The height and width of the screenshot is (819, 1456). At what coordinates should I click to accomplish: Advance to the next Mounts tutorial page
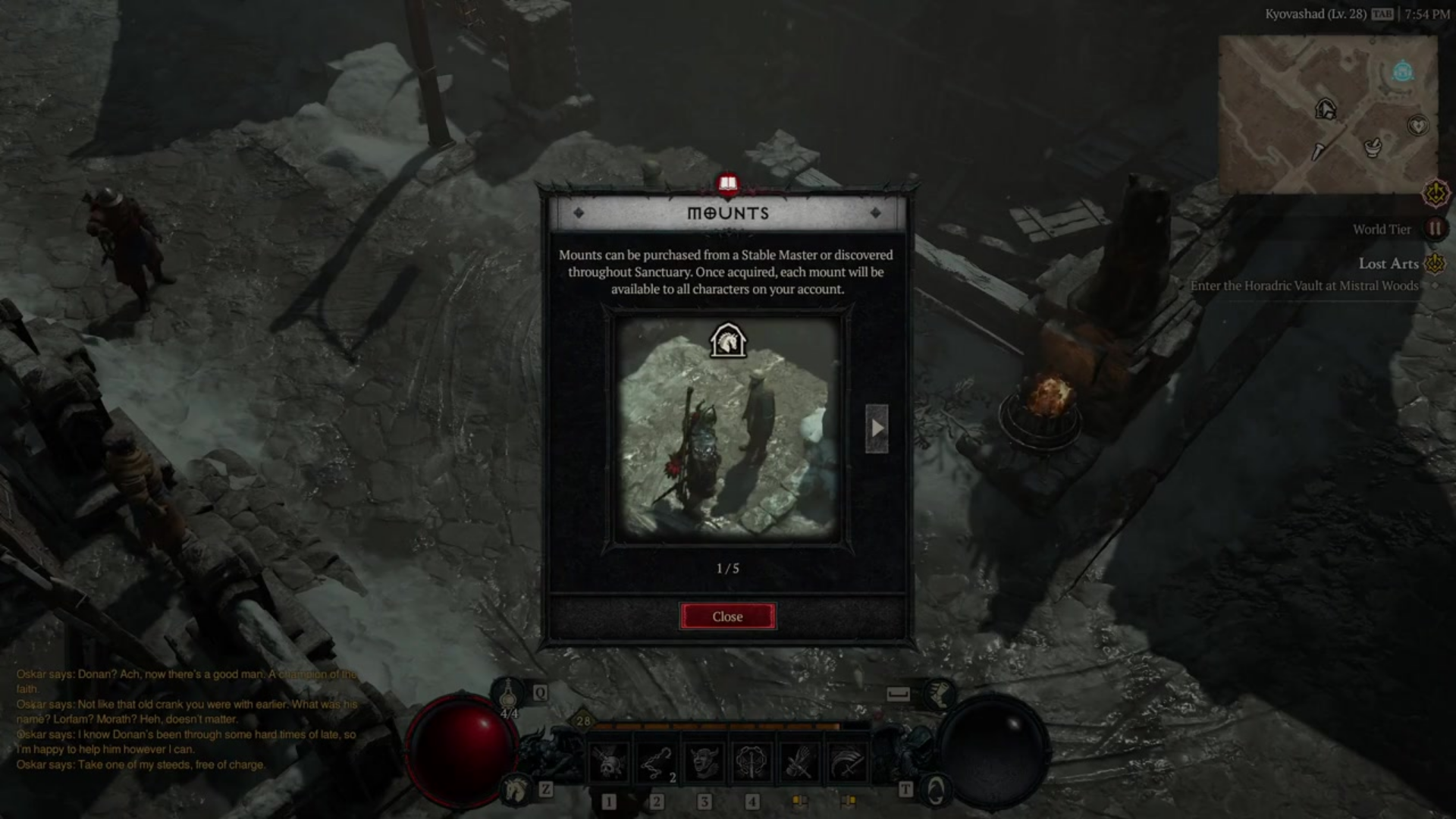(877, 428)
